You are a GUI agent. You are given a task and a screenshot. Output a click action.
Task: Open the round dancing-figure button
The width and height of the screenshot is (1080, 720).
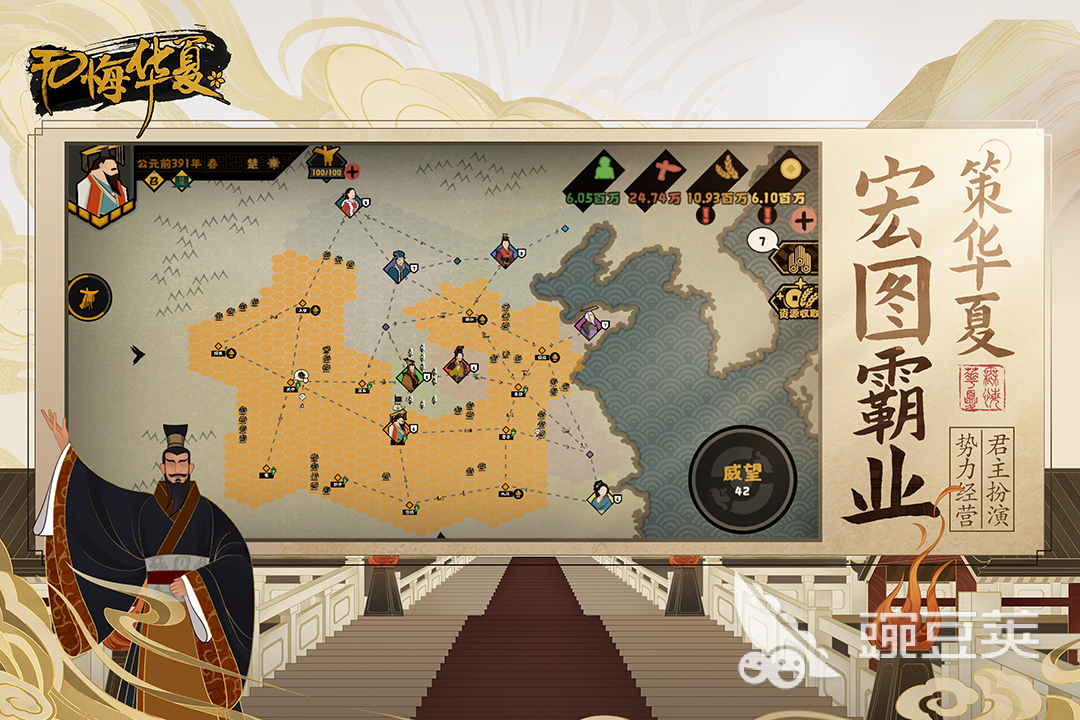pos(88,297)
